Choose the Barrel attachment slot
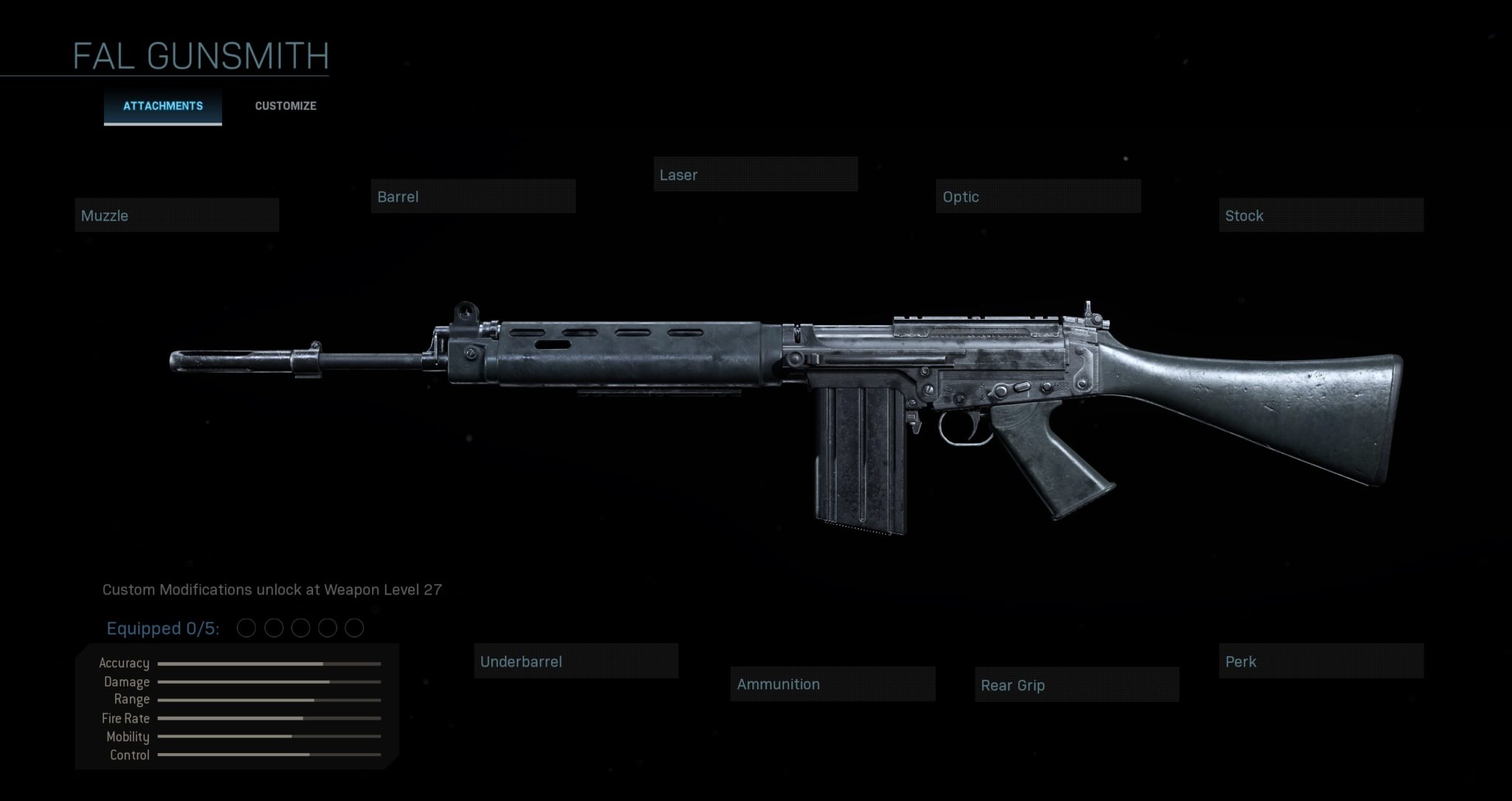 (x=473, y=196)
